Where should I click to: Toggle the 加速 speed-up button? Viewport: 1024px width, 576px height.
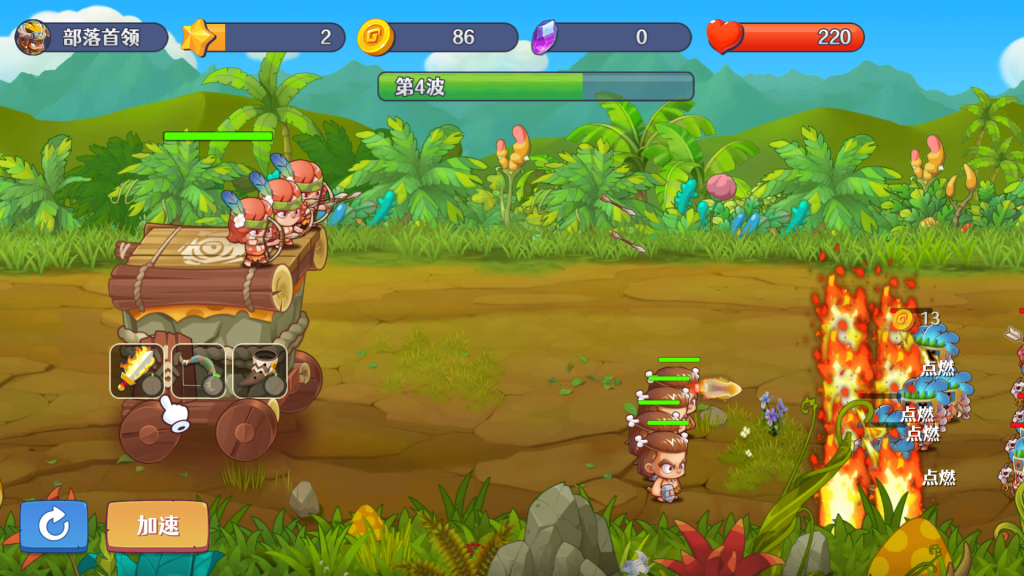click(x=158, y=525)
